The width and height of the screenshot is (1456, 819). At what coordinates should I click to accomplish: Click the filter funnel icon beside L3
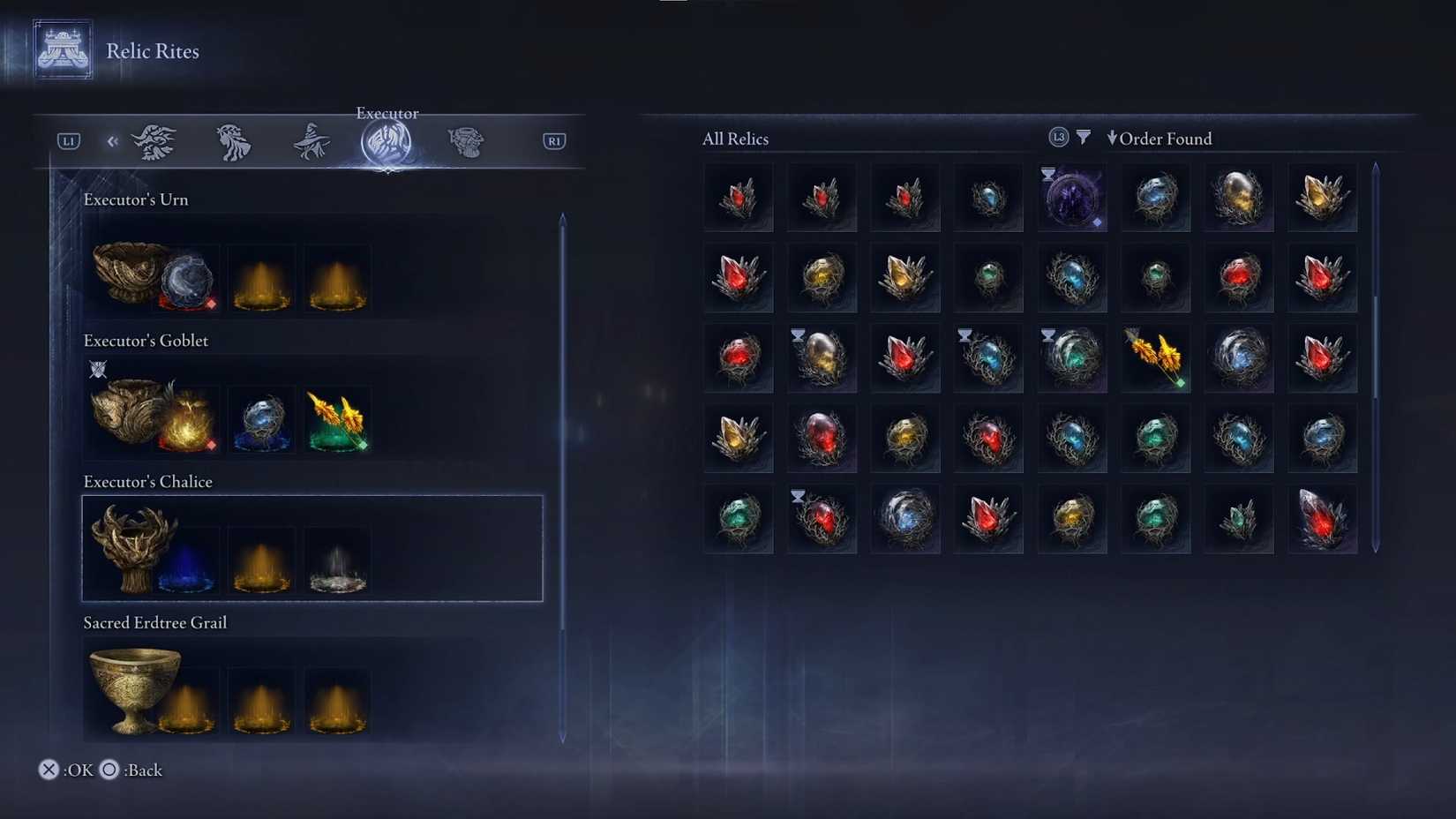1084,137
